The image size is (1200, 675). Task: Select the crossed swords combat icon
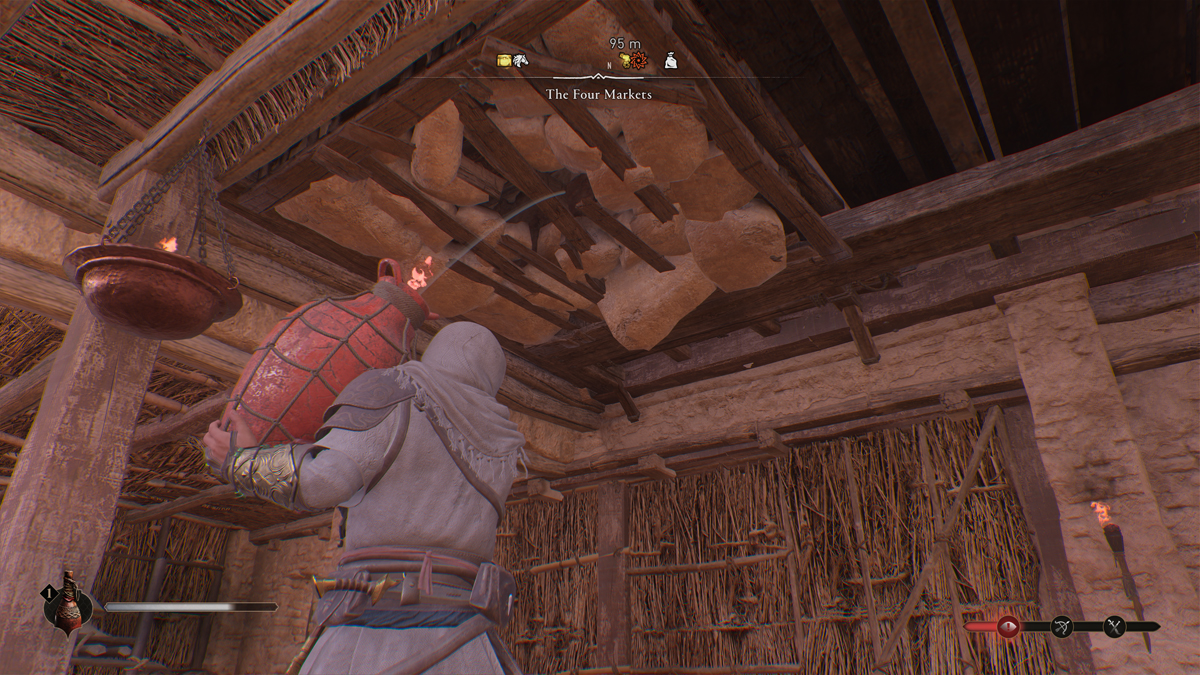[1116, 627]
